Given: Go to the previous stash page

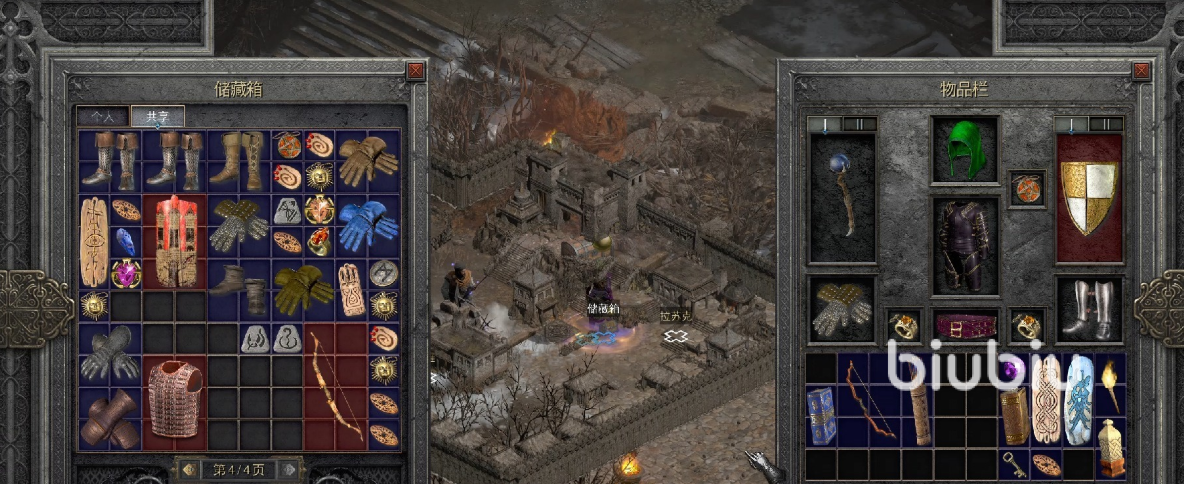Looking at the screenshot, I should click(x=187, y=469).
